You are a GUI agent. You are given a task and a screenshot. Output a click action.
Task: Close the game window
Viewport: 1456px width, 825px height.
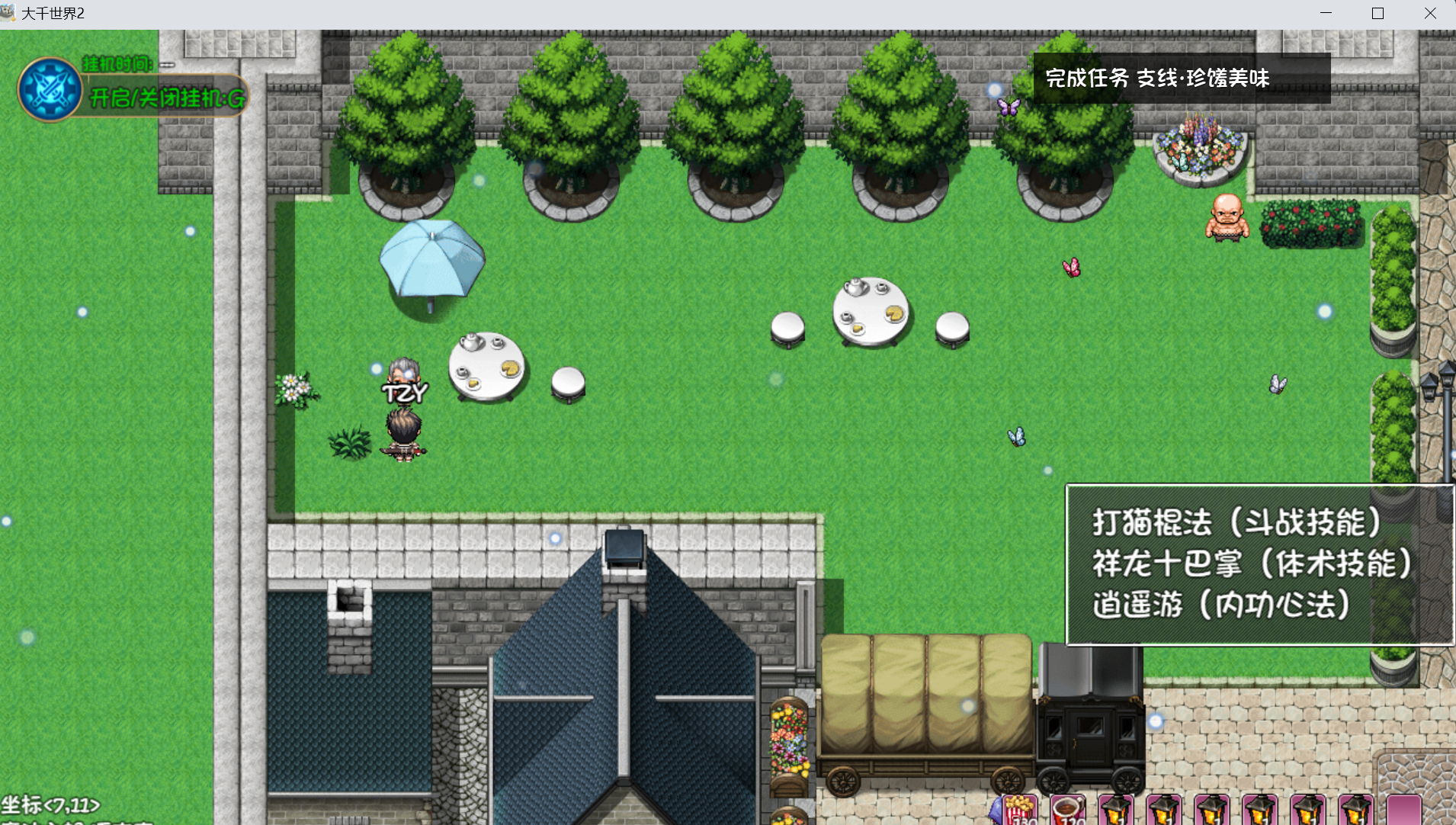[1430, 14]
